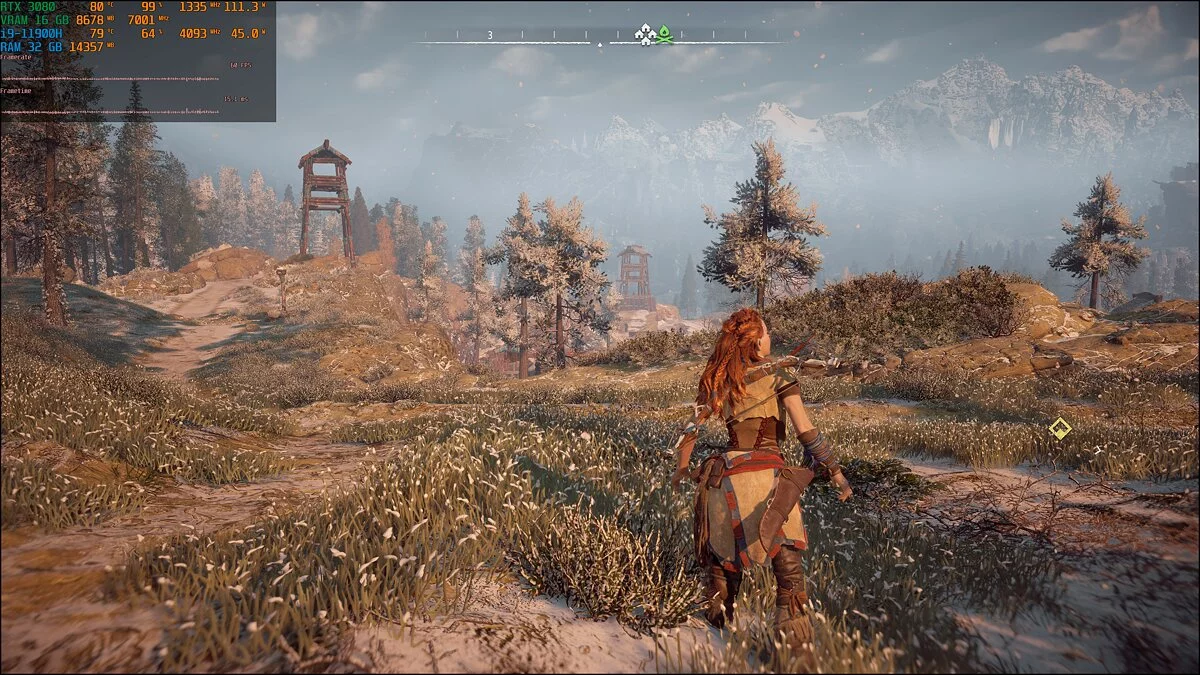The height and width of the screenshot is (675, 1200).
Task: Click the yellow diamond quest waypoint marker
Action: click(x=1060, y=429)
